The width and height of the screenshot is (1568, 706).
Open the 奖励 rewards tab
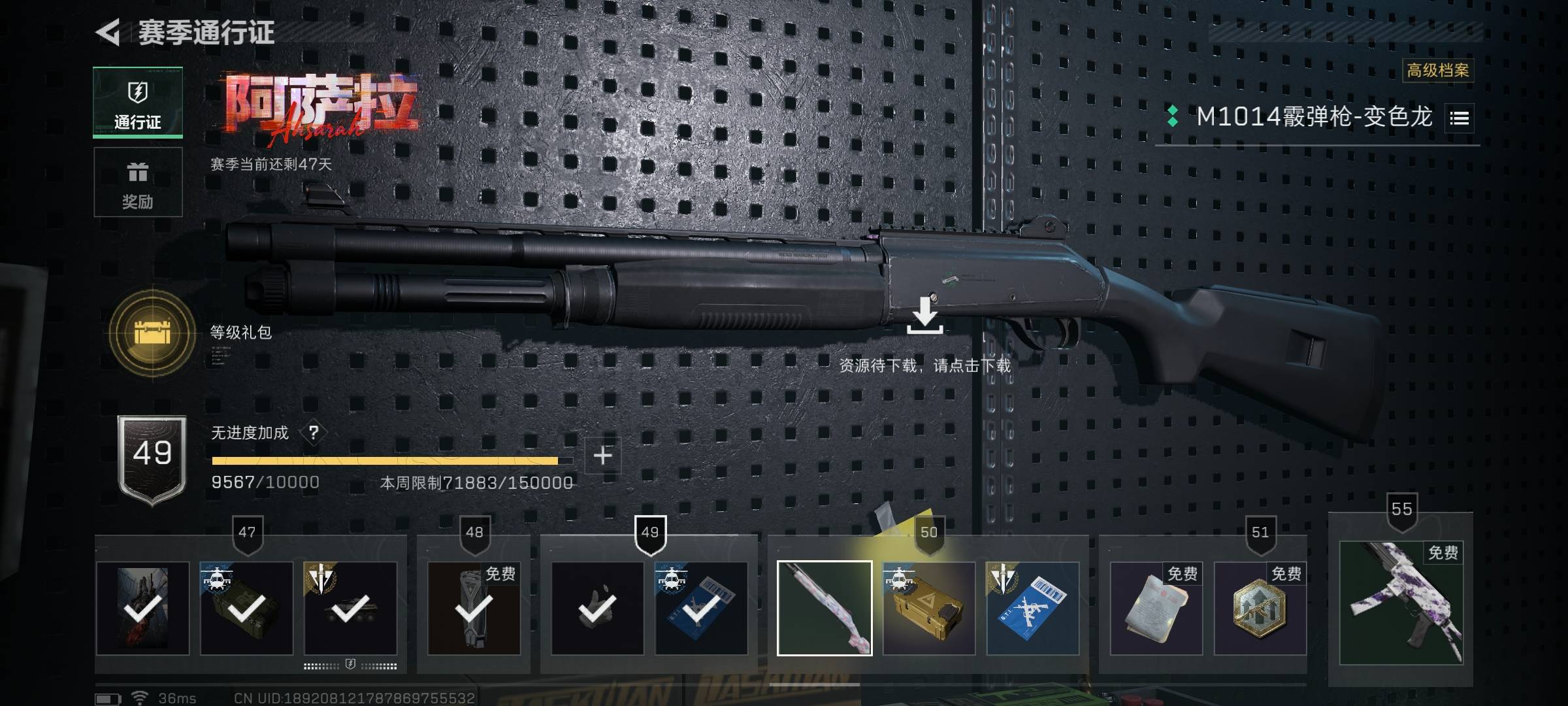point(138,182)
